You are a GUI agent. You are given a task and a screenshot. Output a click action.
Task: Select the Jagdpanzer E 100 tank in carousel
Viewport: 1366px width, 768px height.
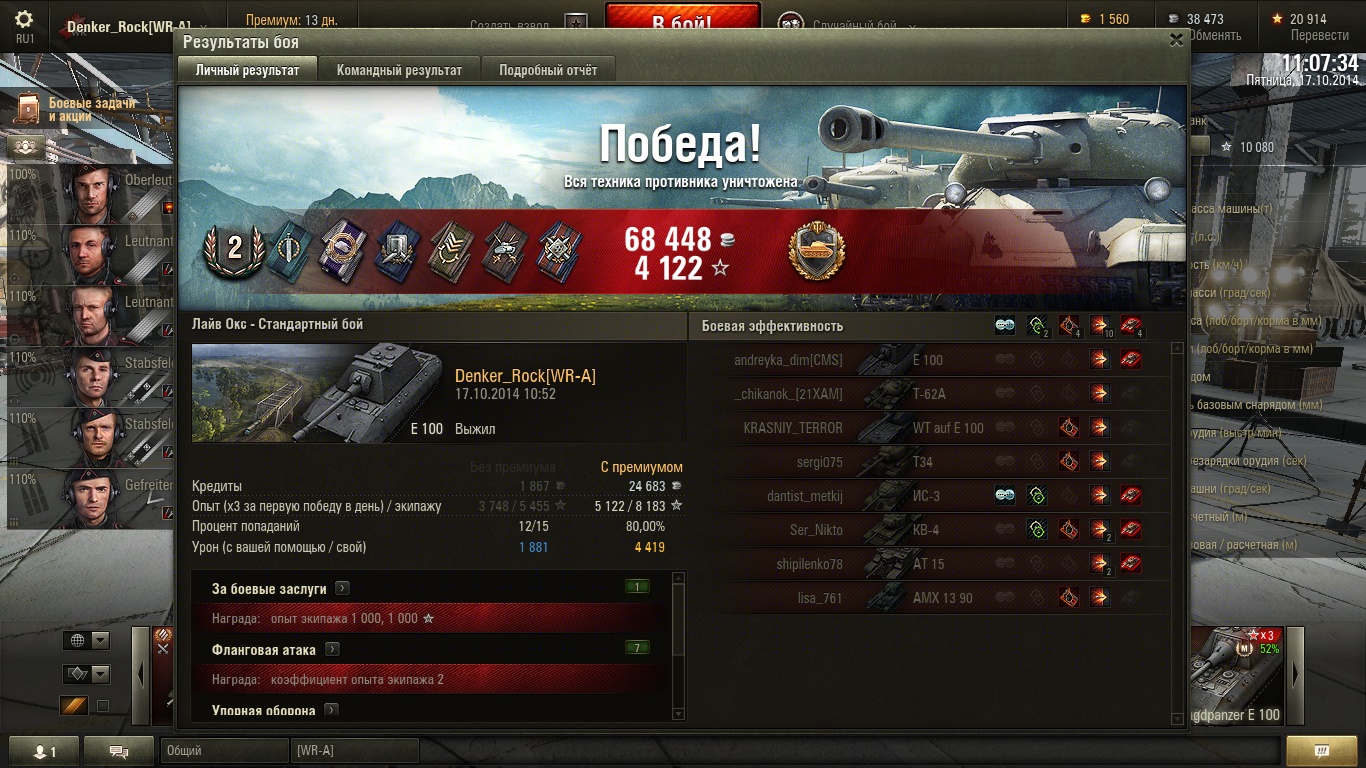pyautogui.click(x=1238, y=675)
